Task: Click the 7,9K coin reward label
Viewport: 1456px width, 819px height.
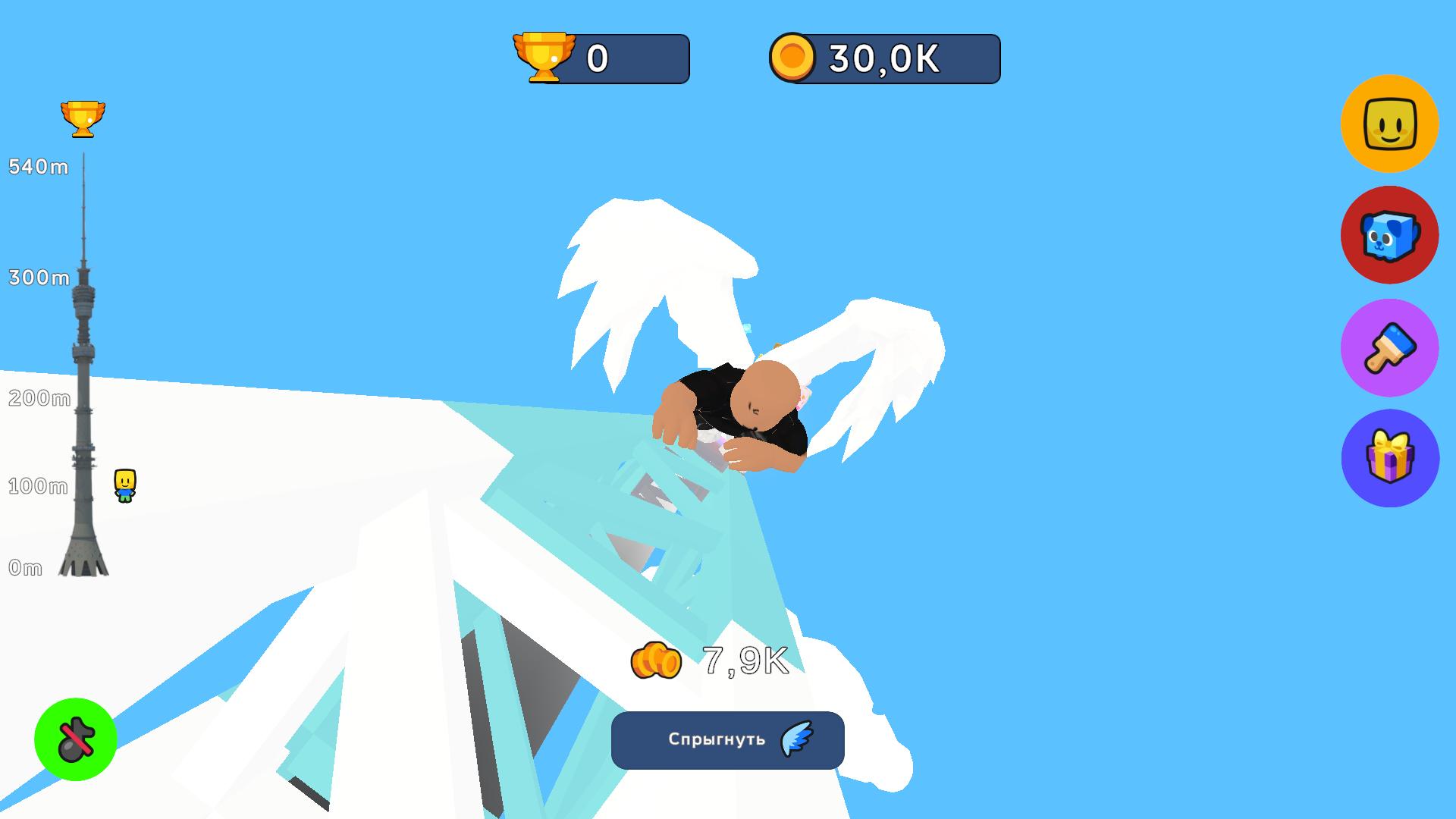Action: [x=711, y=660]
